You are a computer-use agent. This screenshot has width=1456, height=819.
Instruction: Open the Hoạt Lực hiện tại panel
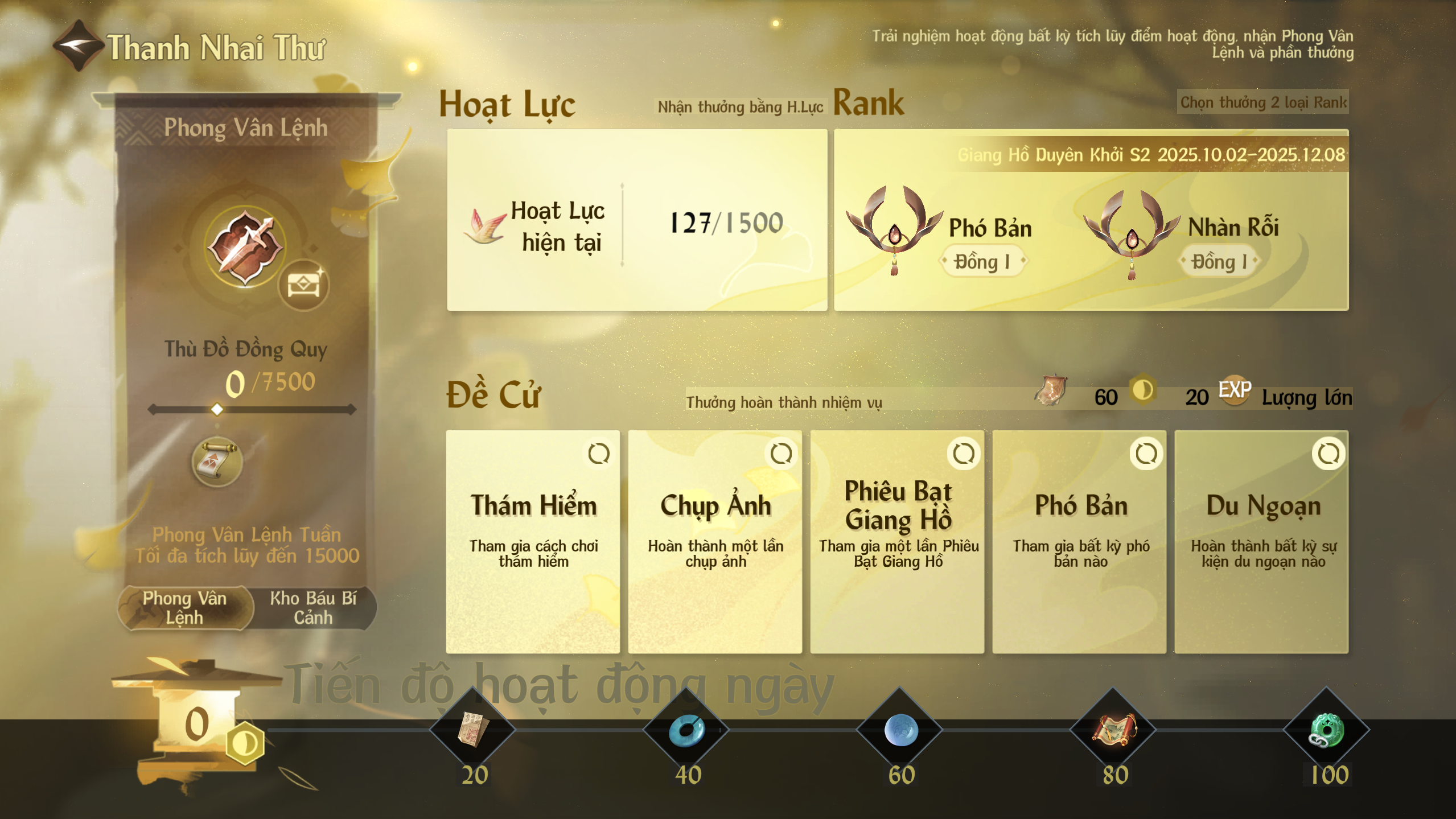636,220
